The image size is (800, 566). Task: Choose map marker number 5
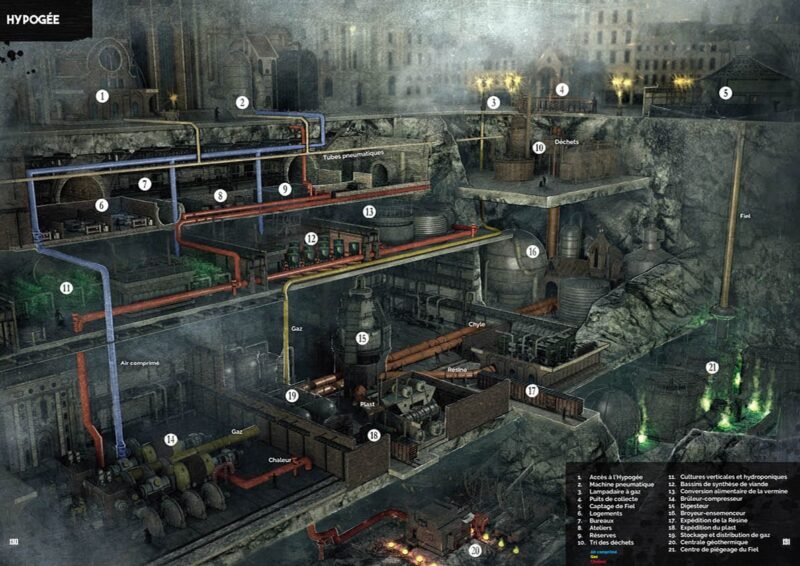click(x=726, y=93)
